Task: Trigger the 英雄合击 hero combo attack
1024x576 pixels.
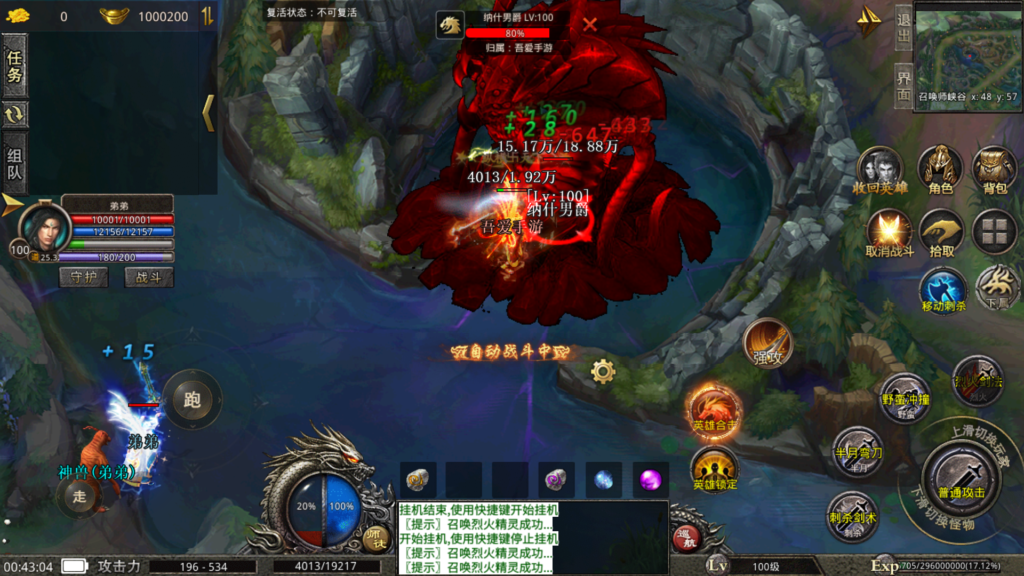Action: tap(714, 408)
